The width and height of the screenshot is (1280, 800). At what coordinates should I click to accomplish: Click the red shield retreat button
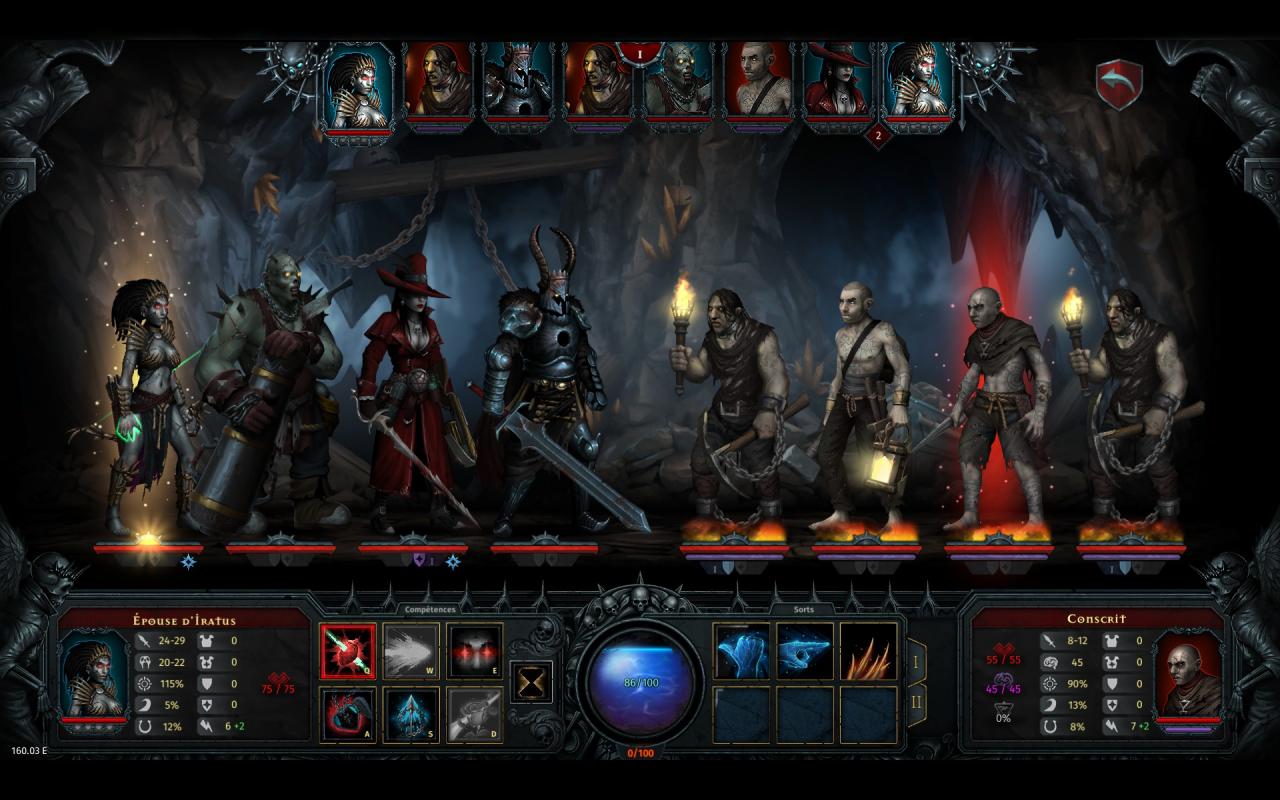coord(1119,85)
